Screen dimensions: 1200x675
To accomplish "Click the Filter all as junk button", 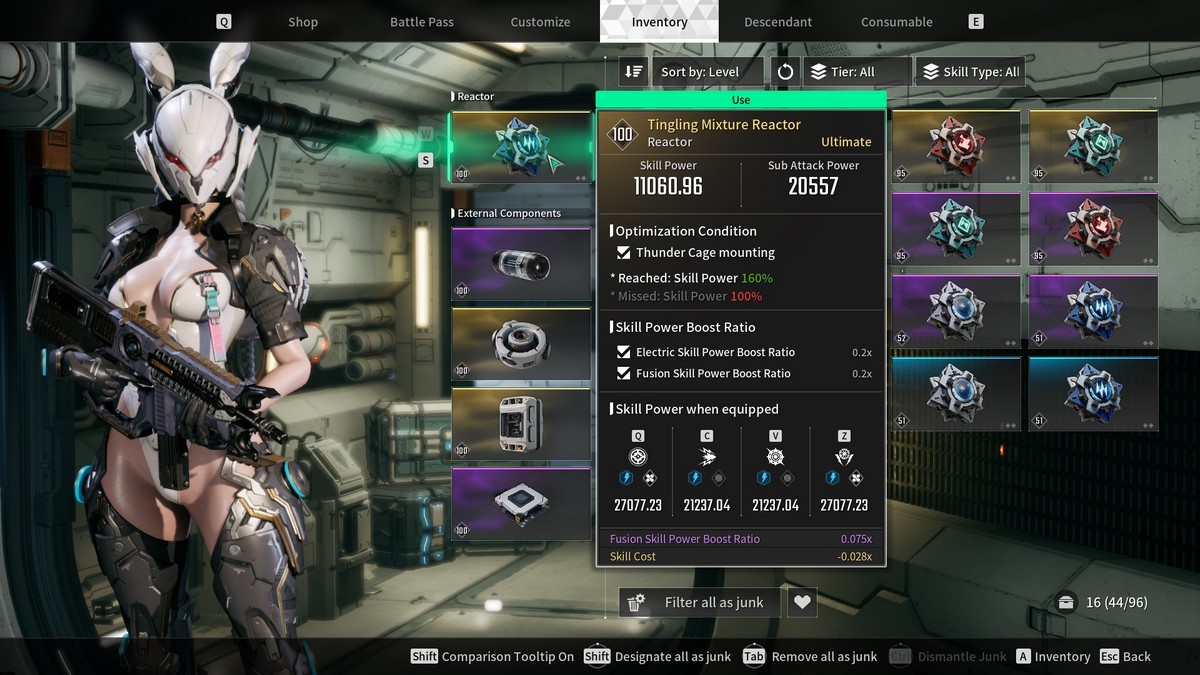I will 700,602.
